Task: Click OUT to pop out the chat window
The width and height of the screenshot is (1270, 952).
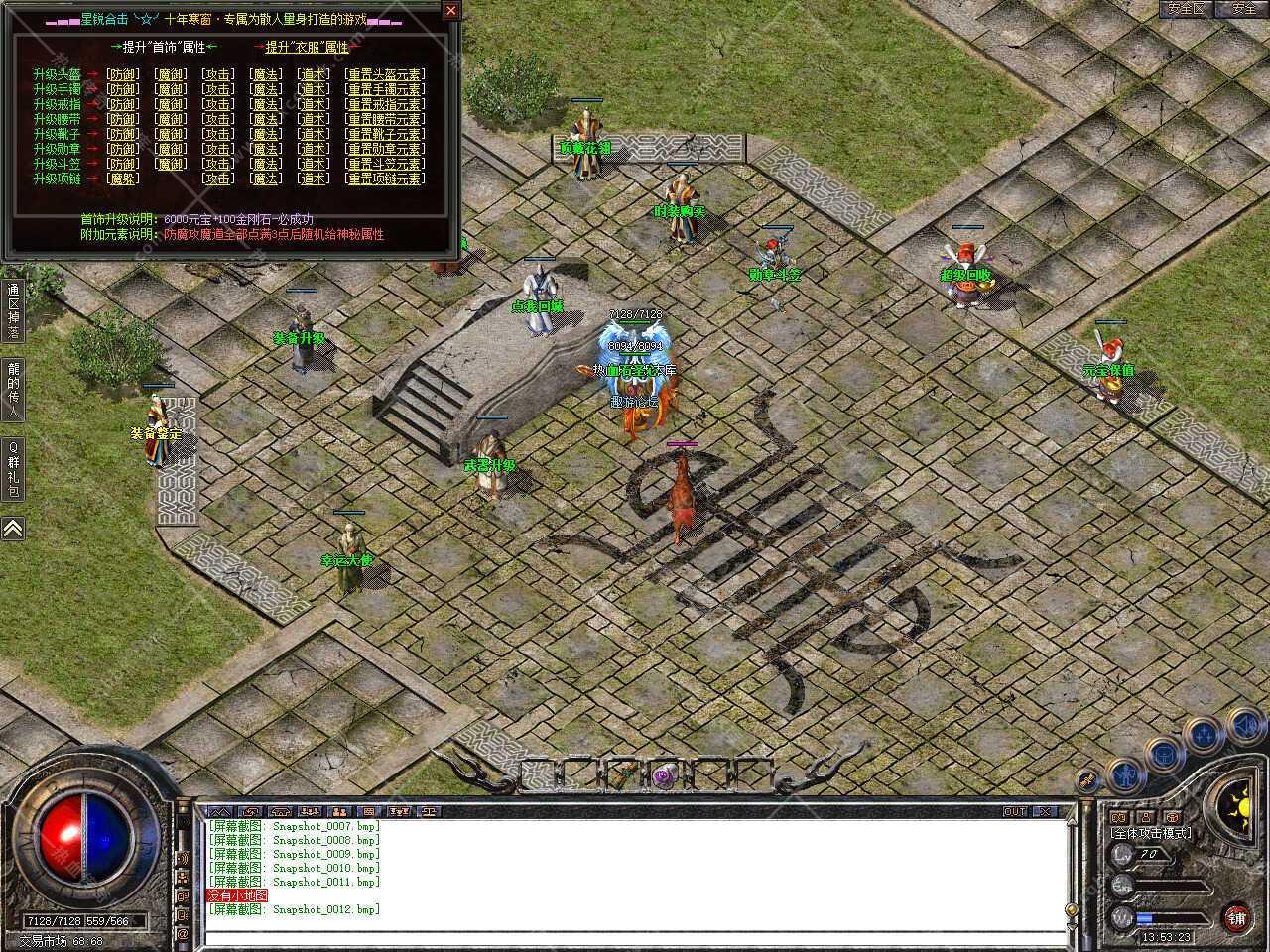Action: pyautogui.click(x=1014, y=810)
